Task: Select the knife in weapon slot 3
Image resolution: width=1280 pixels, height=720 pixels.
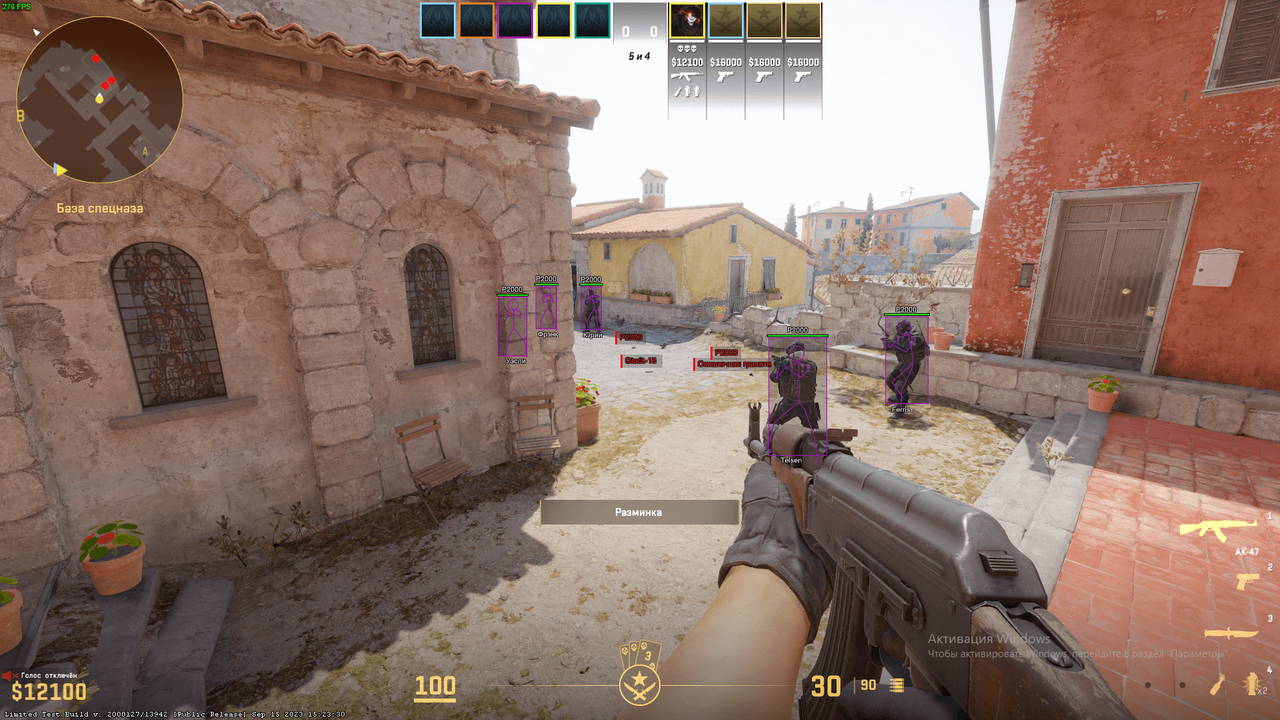Action: [1231, 633]
